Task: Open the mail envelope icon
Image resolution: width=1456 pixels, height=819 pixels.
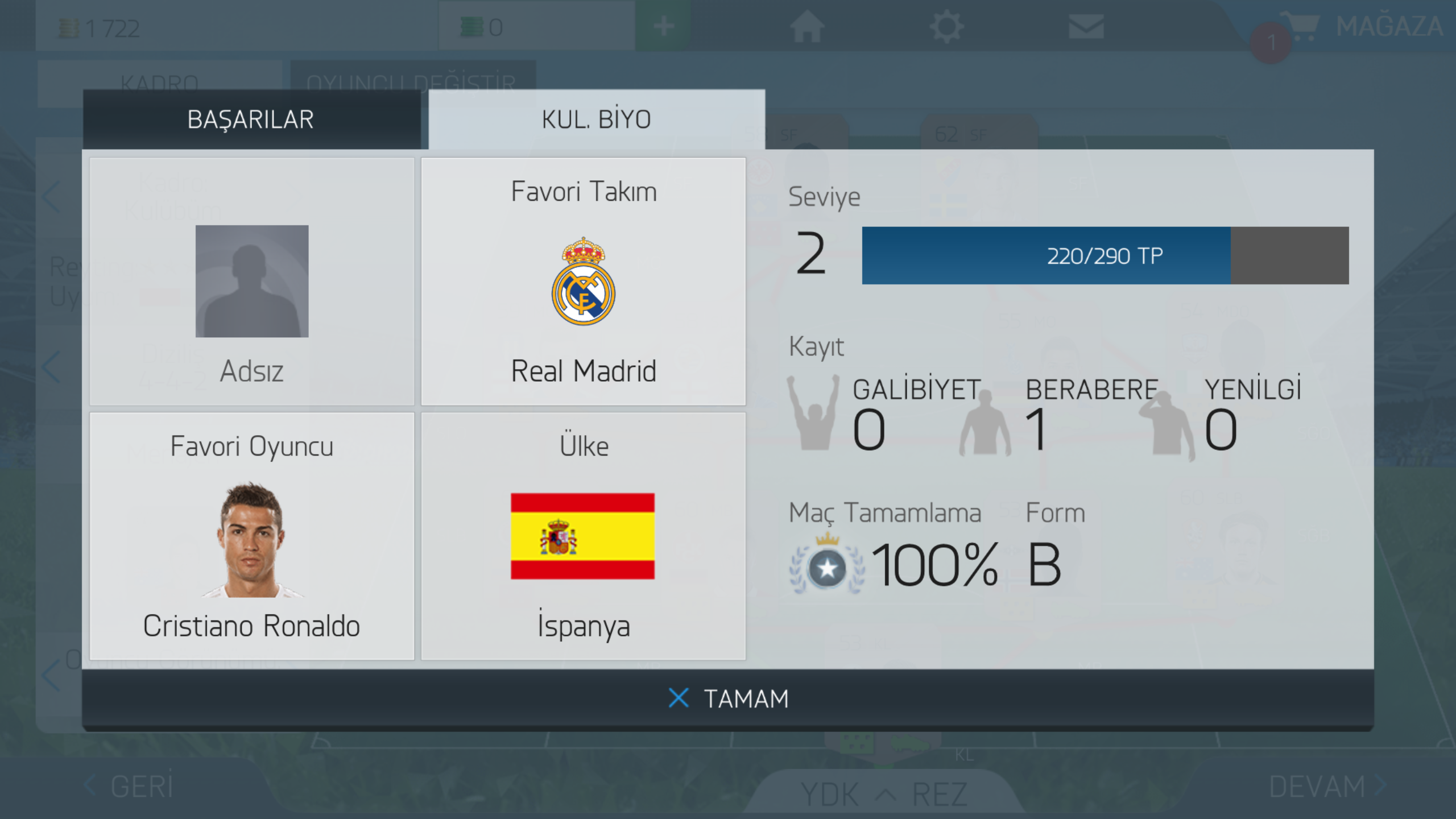Action: click(1086, 27)
